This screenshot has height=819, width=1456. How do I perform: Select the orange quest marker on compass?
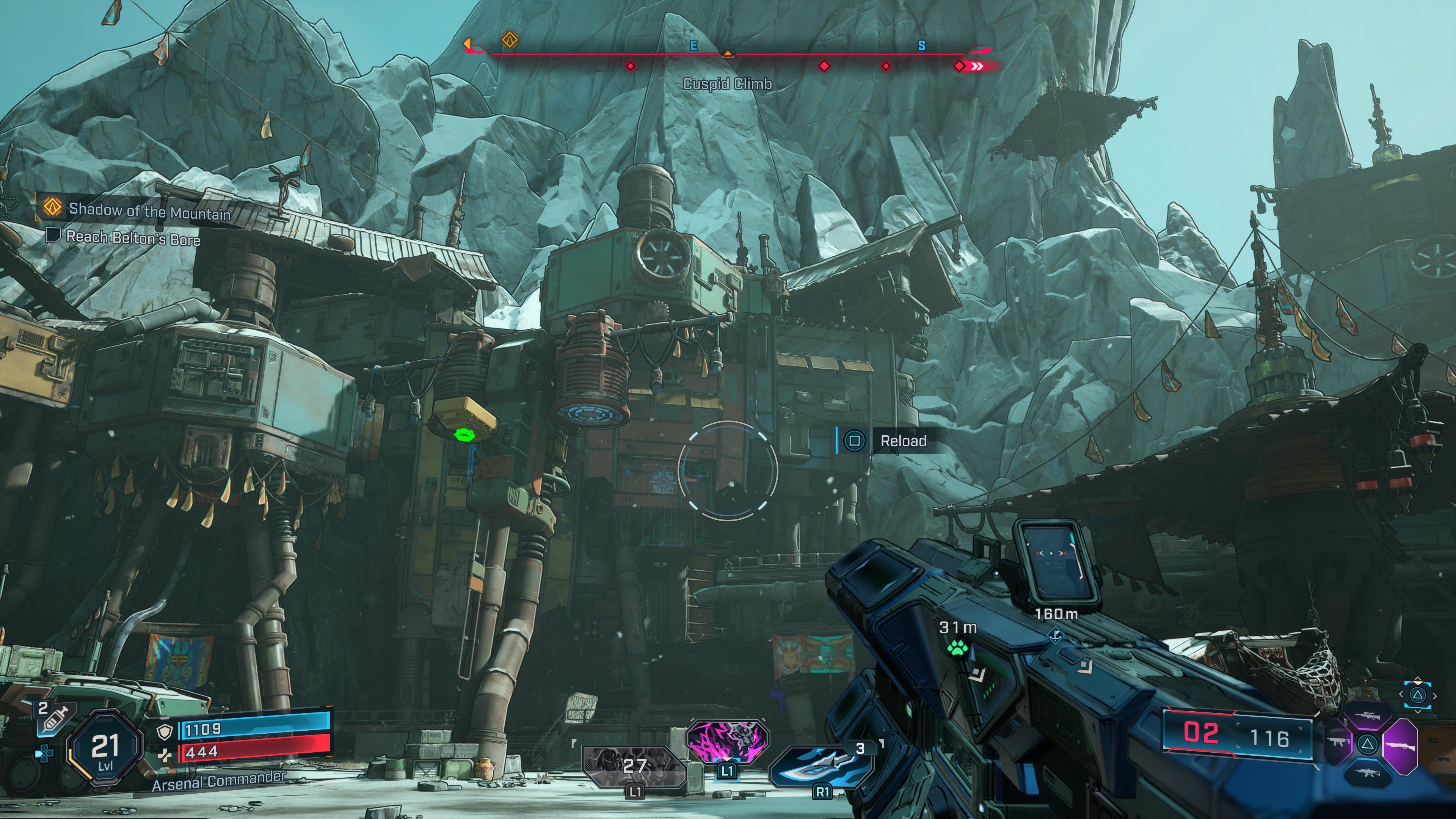[510, 40]
